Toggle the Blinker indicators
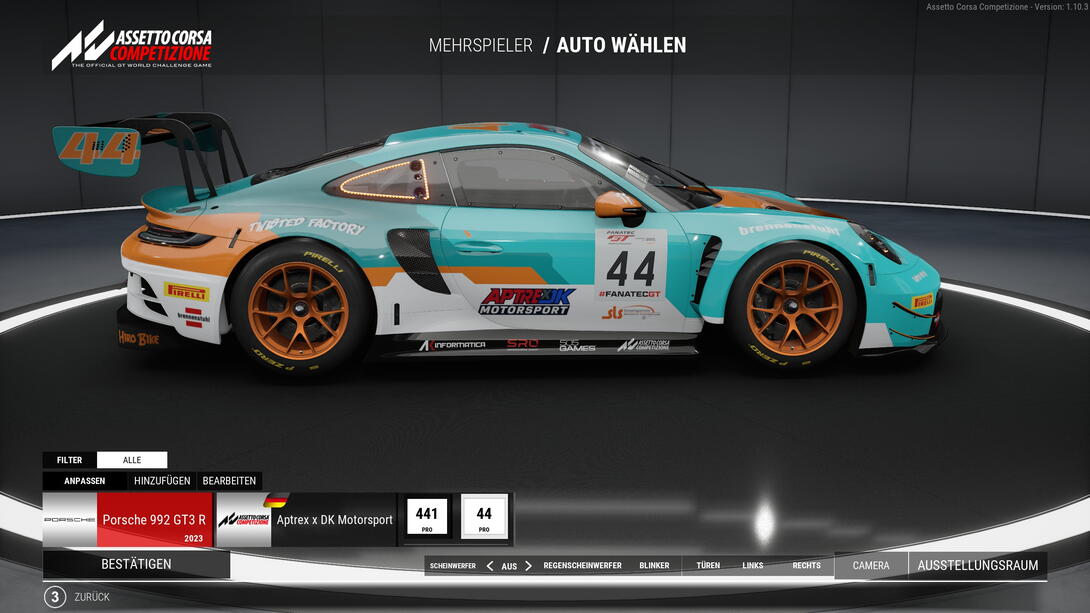Viewport: 1090px width, 613px height. pyautogui.click(x=654, y=566)
